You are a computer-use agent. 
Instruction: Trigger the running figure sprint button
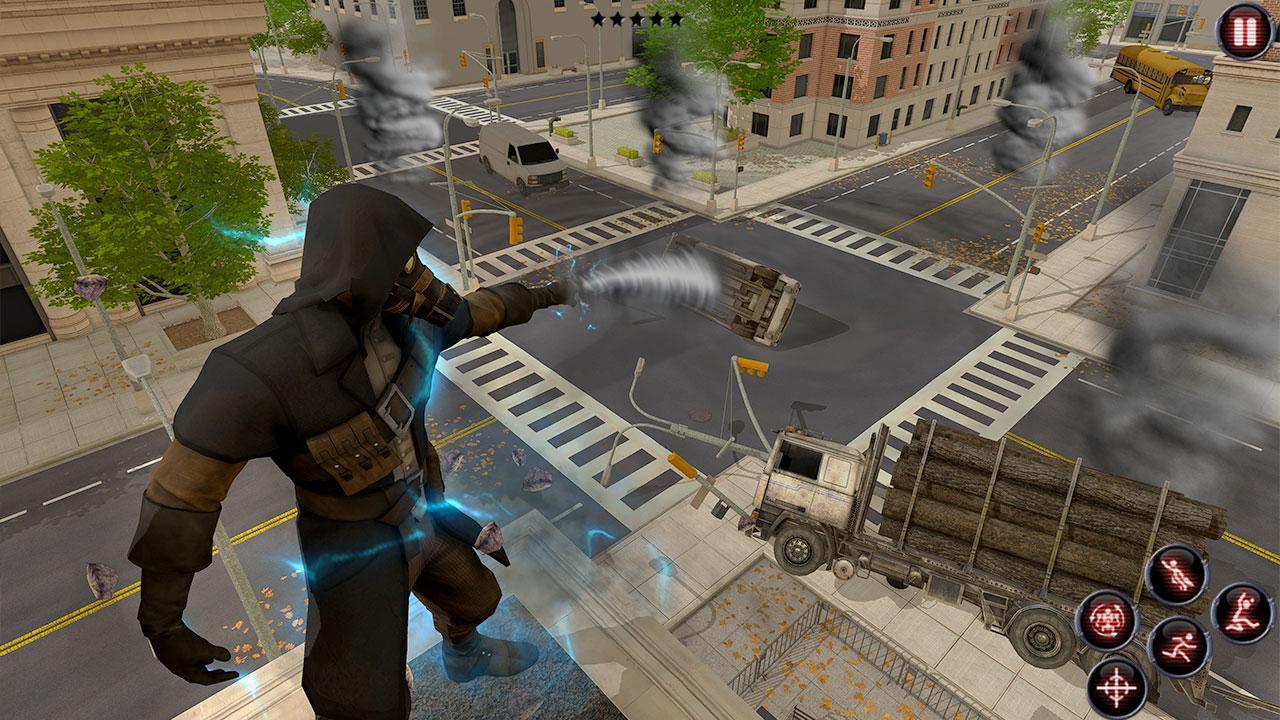(x=1178, y=646)
